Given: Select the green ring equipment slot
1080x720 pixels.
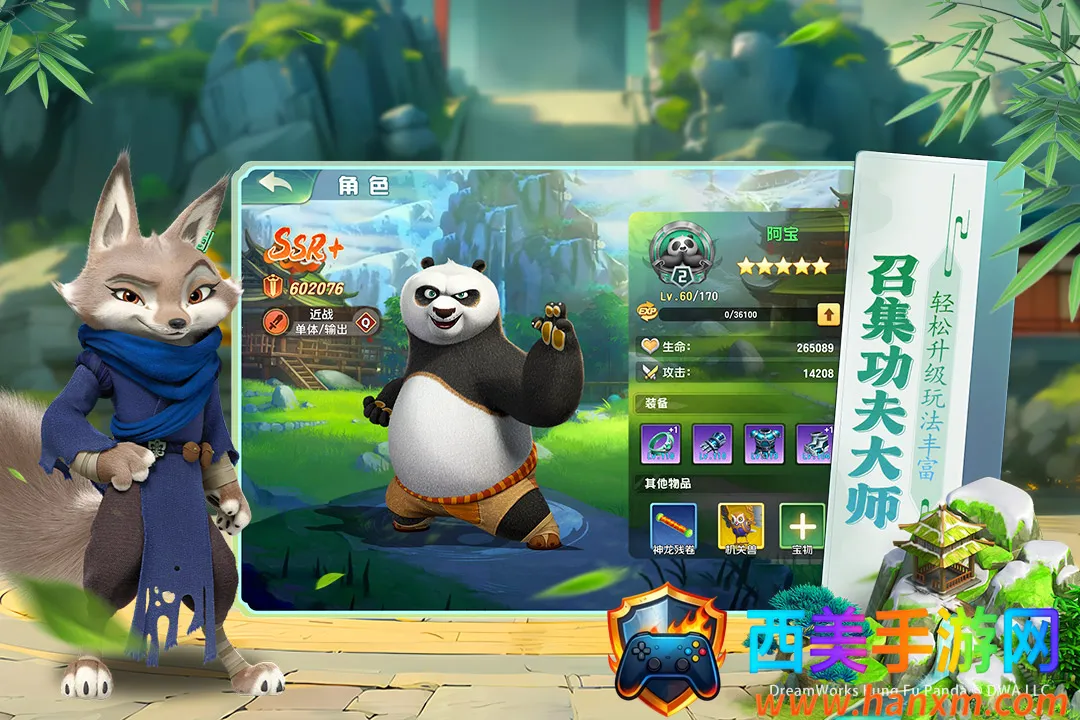Looking at the screenshot, I should pyautogui.click(x=660, y=444).
